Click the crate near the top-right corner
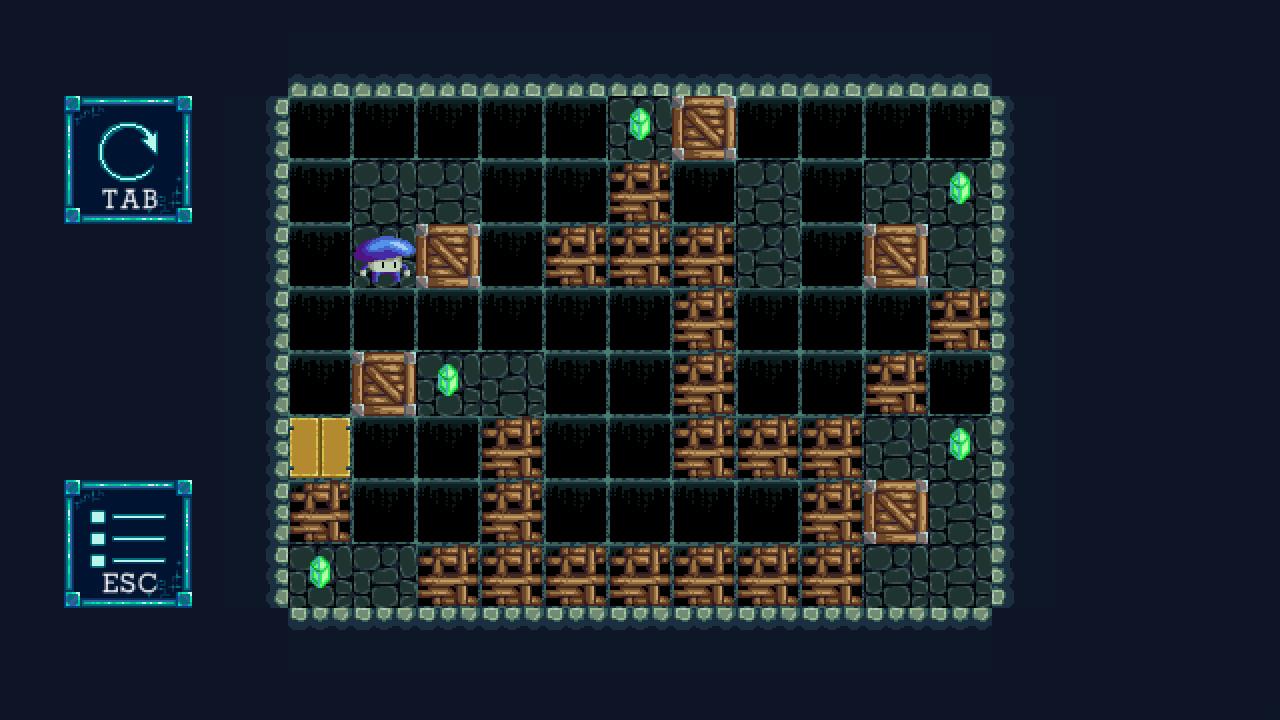Viewport: 1280px width, 720px height. [897, 256]
